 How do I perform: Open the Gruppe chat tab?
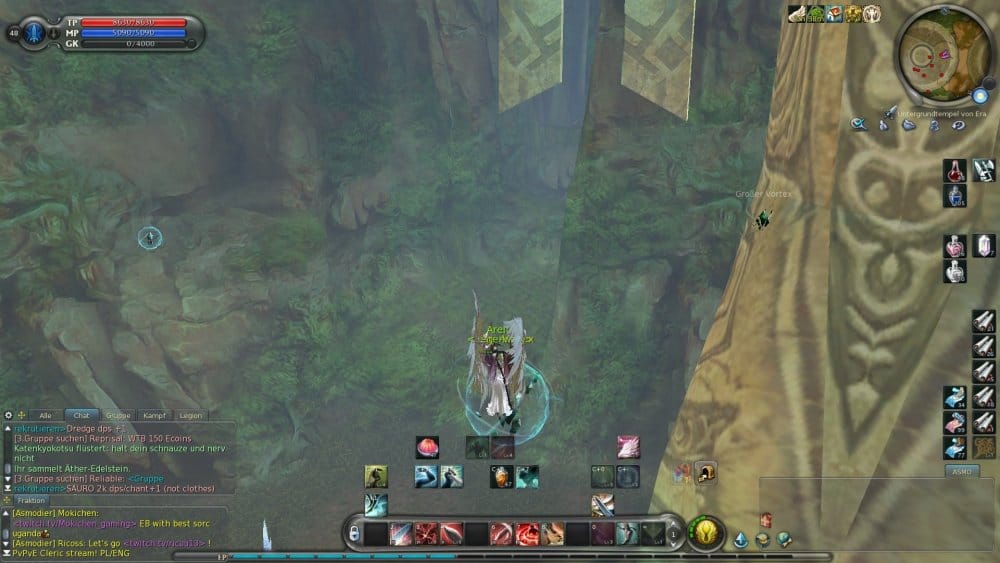[x=118, y=415]
